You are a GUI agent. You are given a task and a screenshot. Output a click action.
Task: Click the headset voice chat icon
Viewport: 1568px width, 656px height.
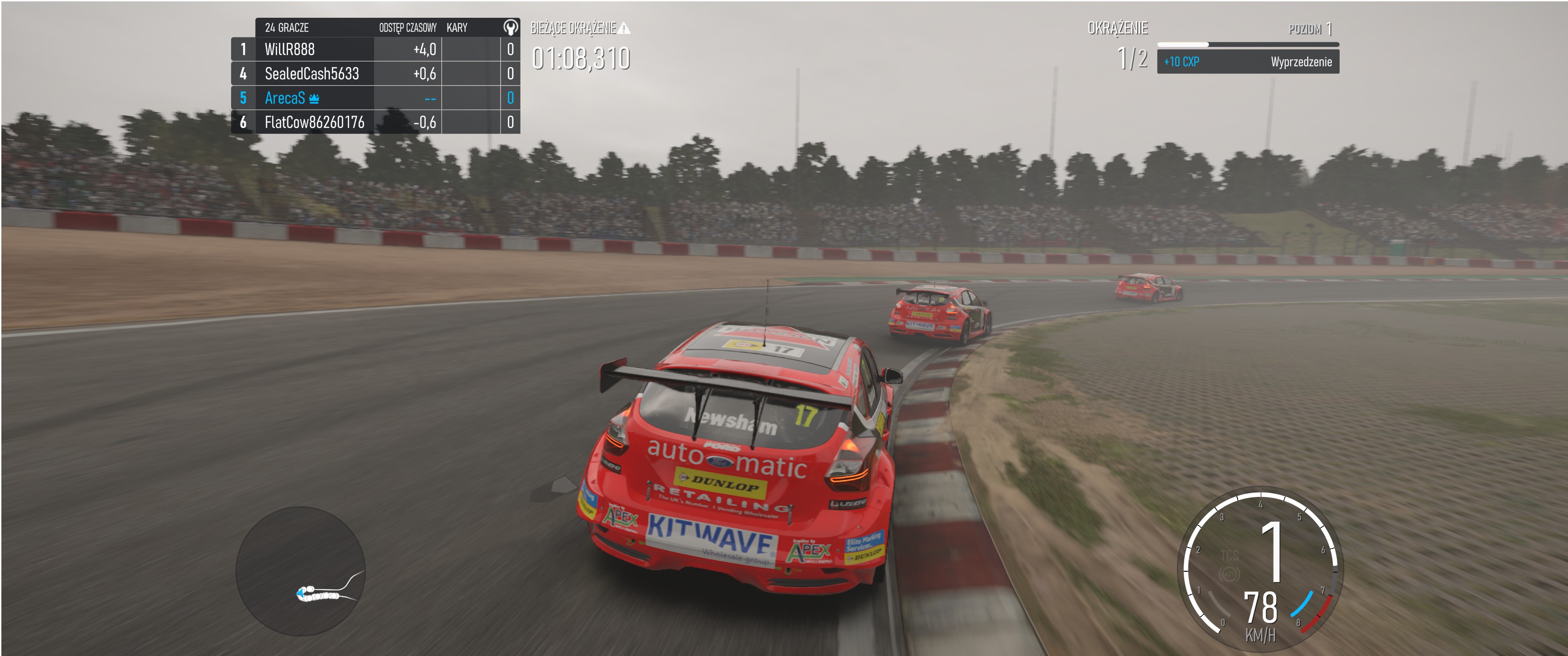pos(510,27)
